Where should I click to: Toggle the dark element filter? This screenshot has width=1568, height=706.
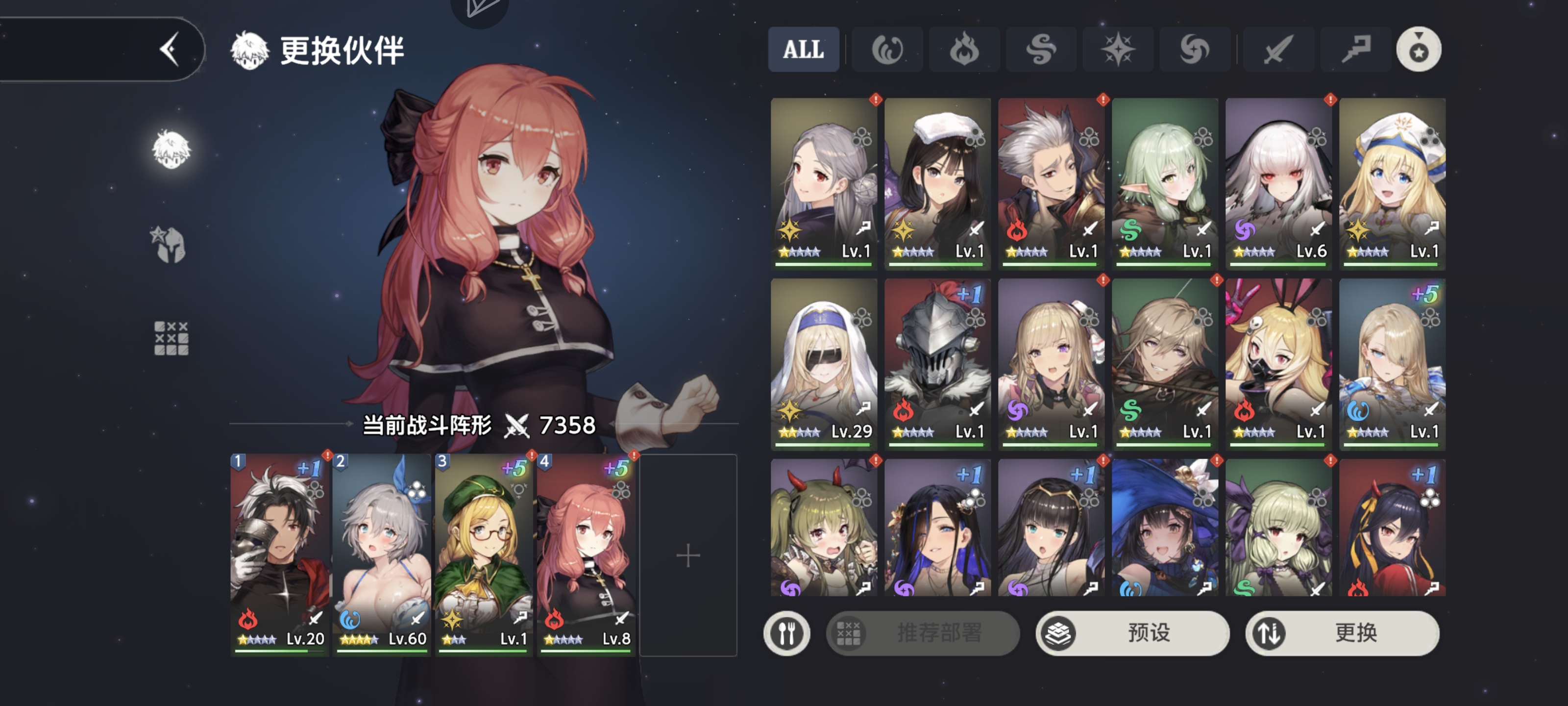pyautogui.click(x=1194, y=50)
